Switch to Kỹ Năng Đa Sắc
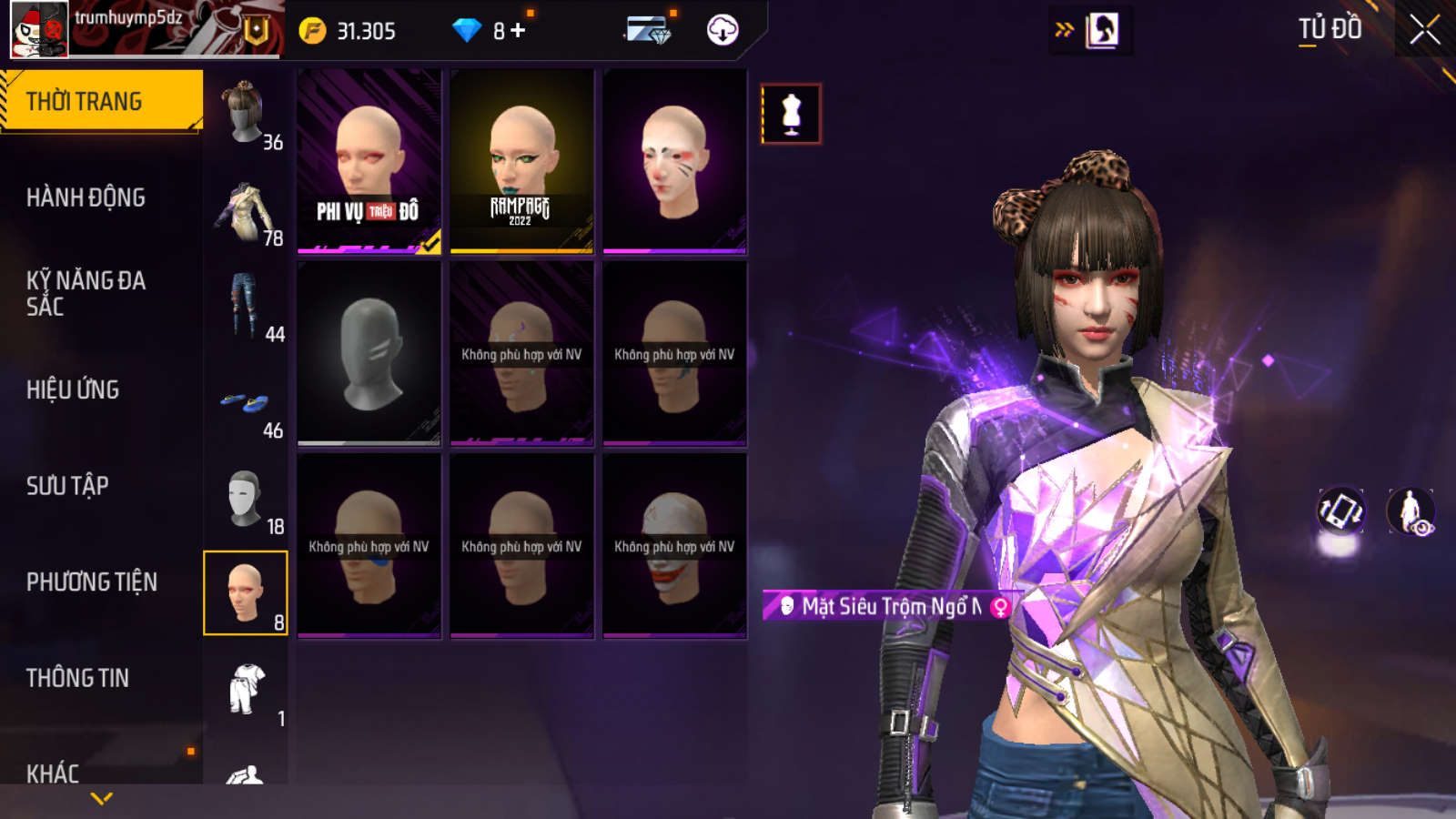Viewport: 1456px width, 819px height. (86, 293)
